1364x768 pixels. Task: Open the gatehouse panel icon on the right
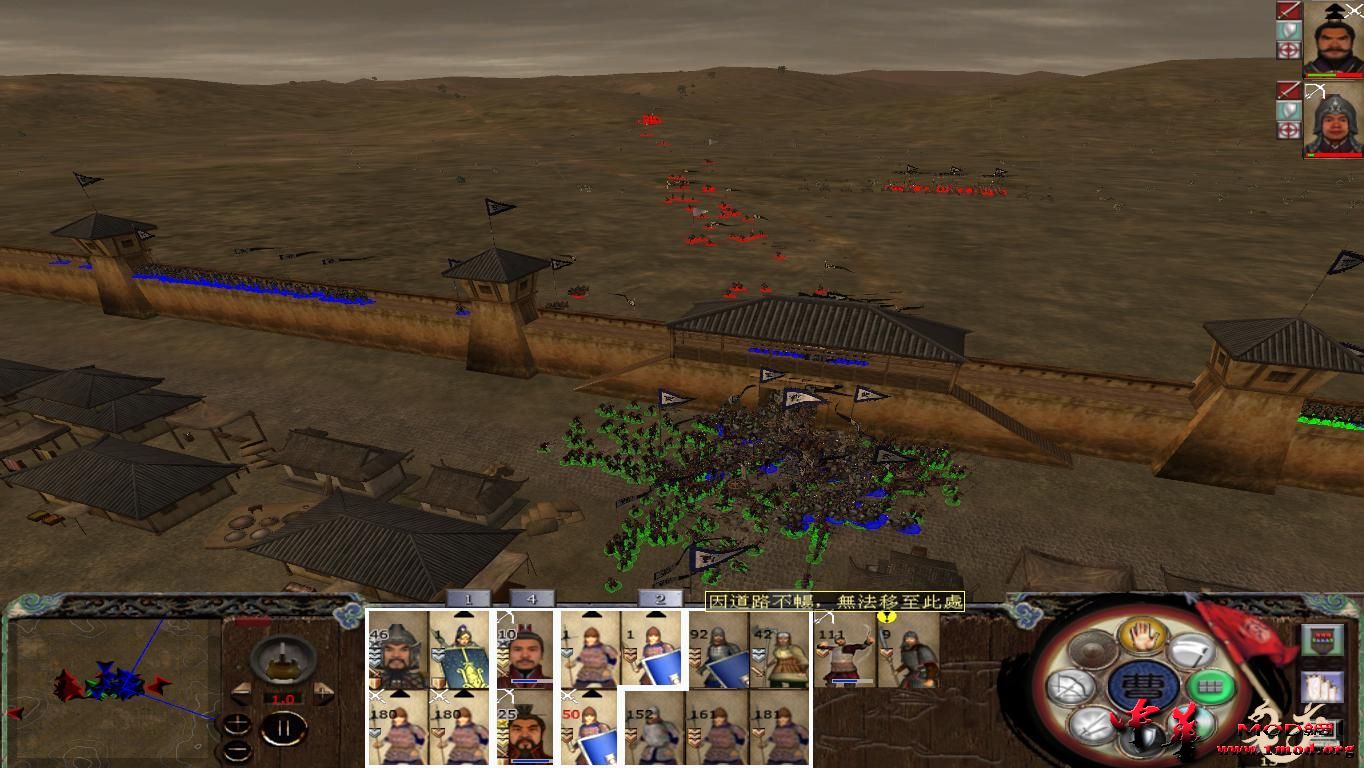[x=1322, y=638]
